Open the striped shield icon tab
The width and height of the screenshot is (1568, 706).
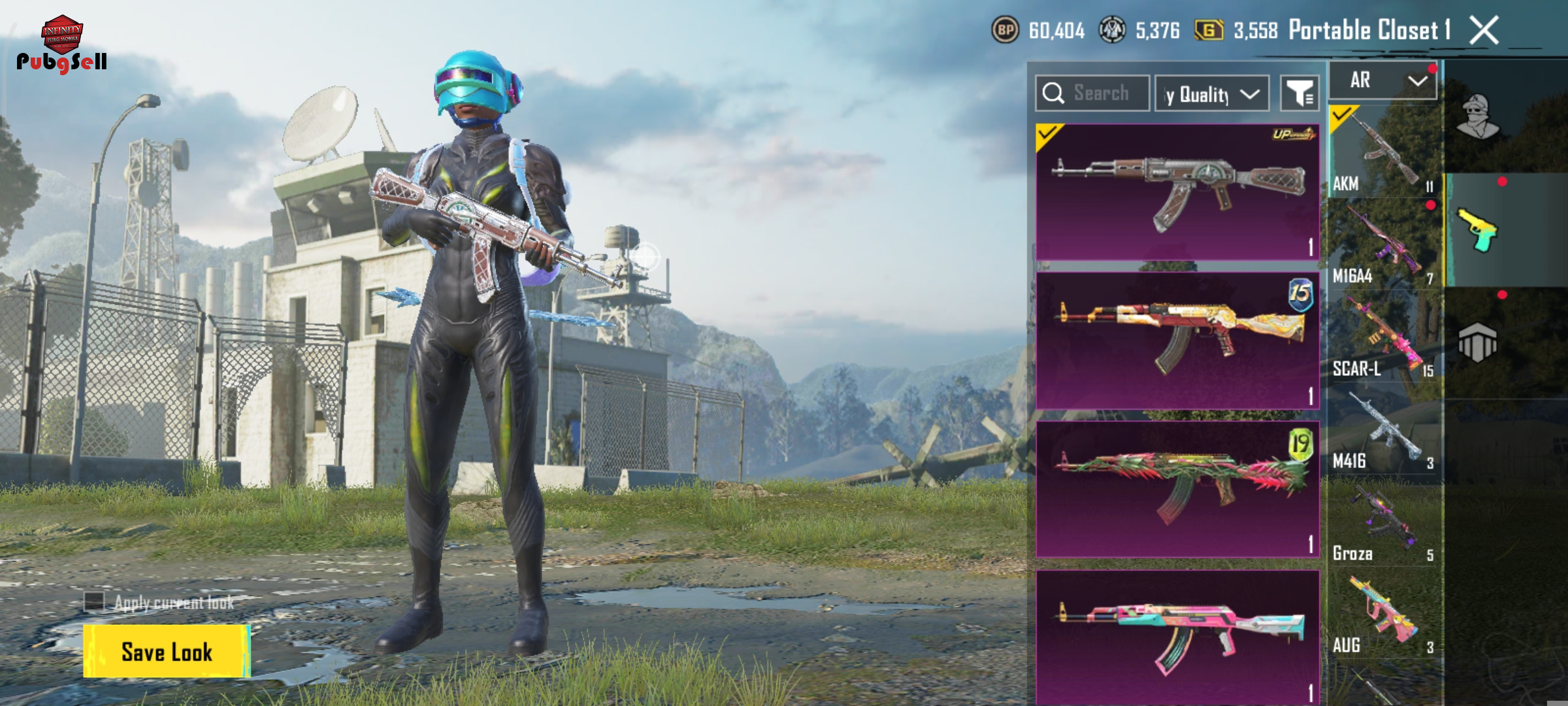[x=1478, y=343]
